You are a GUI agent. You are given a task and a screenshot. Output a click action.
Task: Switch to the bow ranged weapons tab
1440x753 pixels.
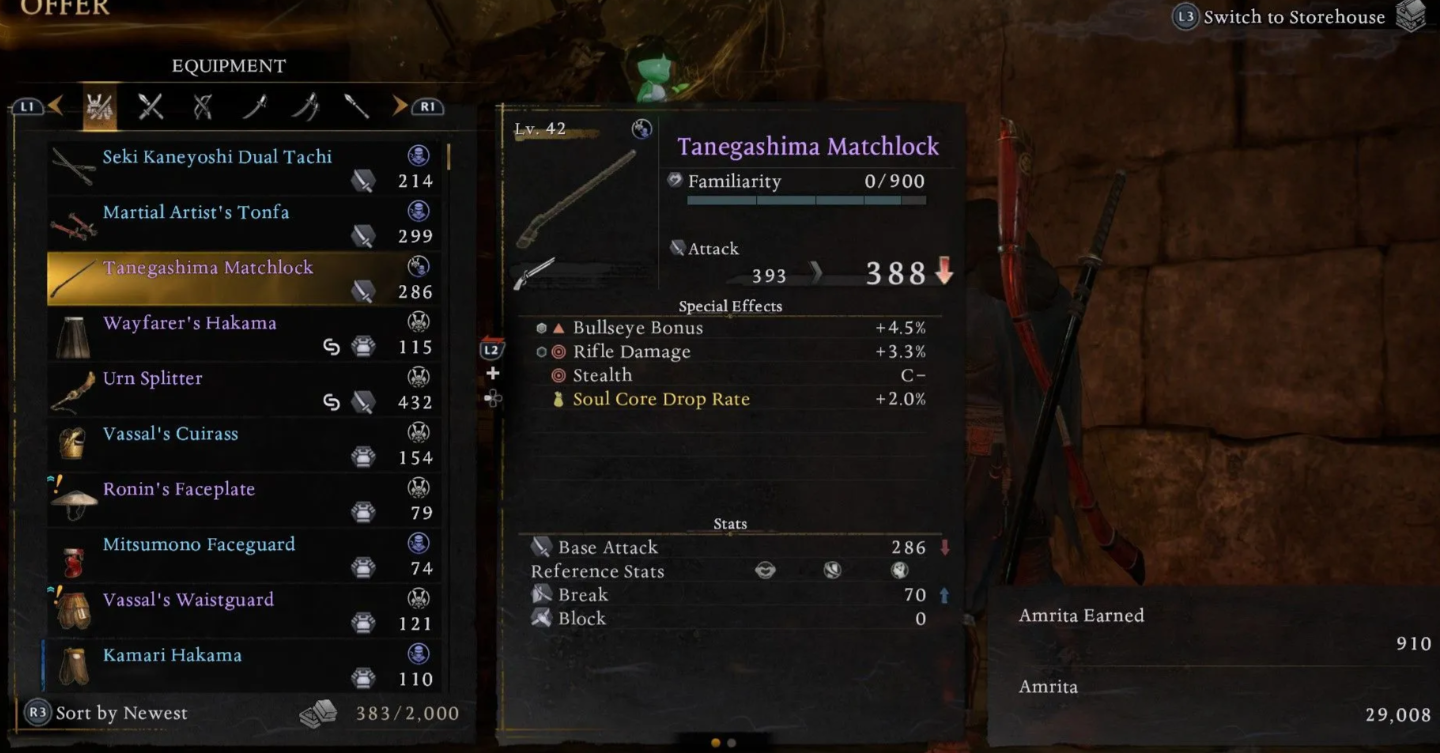203,106
